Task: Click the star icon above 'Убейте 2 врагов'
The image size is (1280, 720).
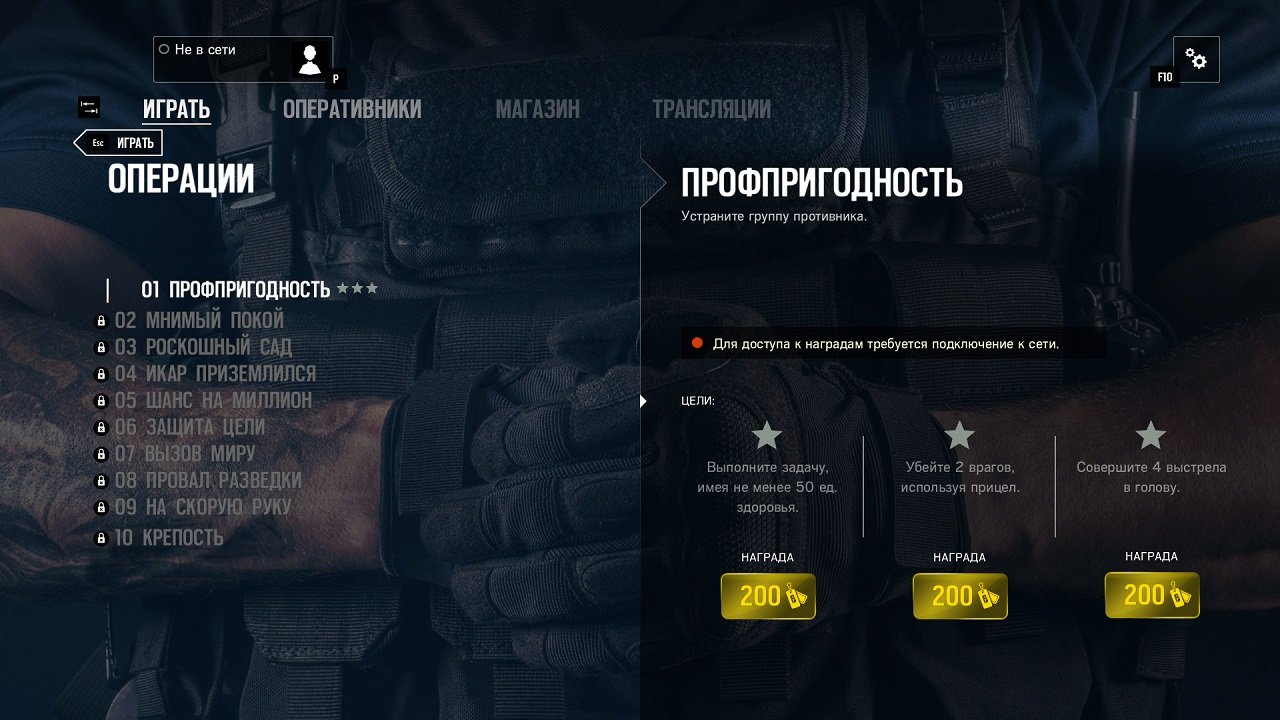Action: coord(958,434)
